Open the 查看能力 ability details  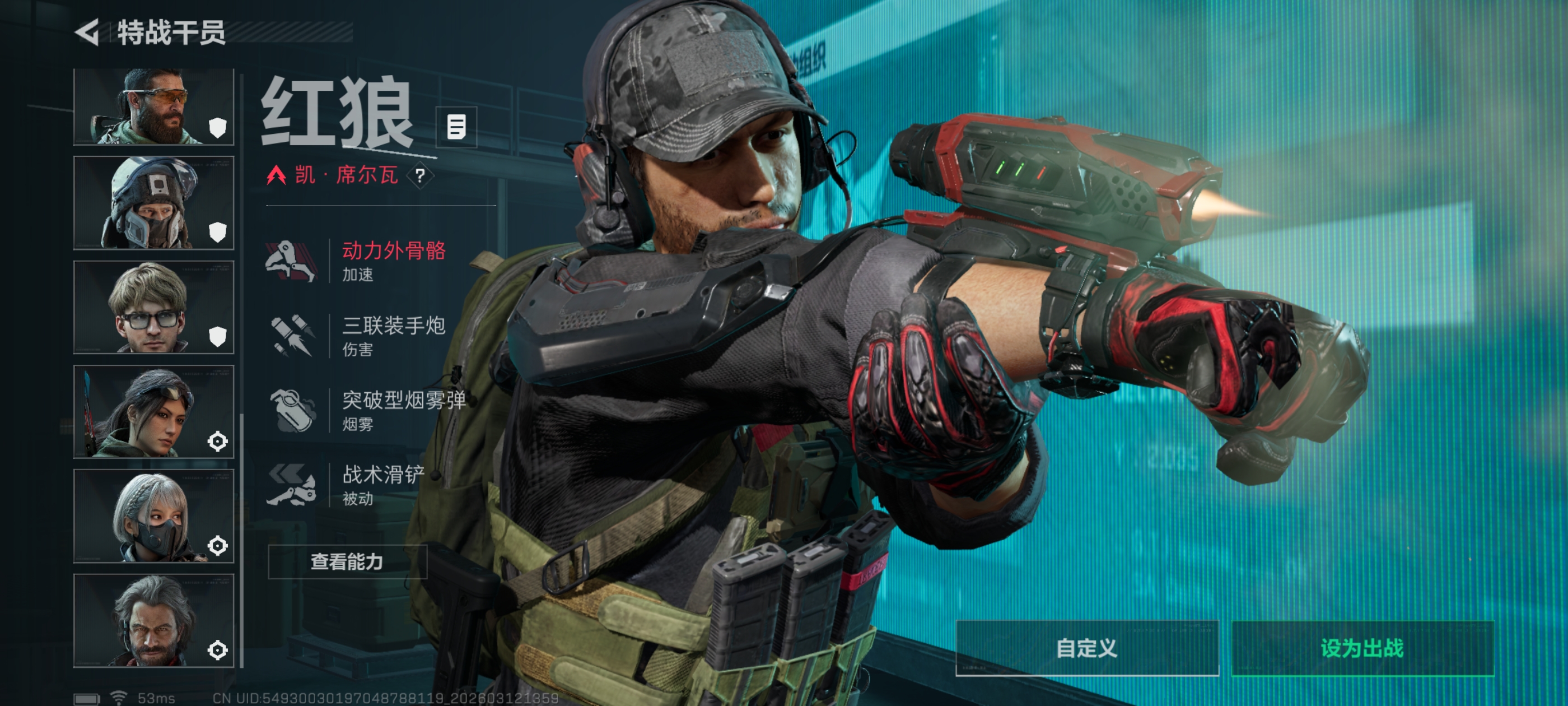coord(347,561)
